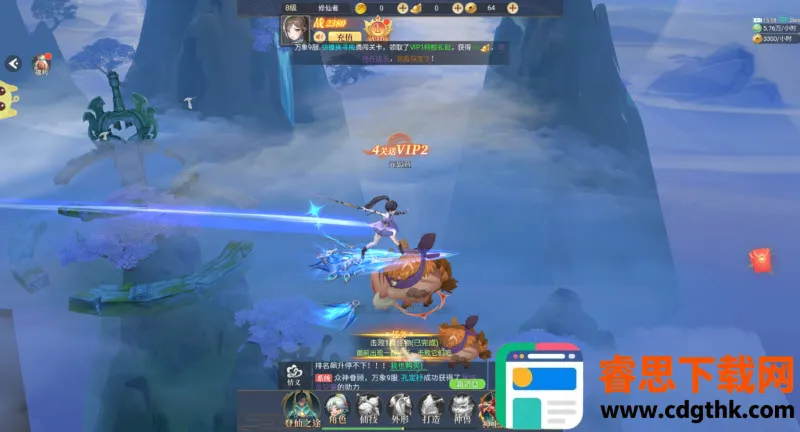
Task: Open the 外形 appearance menu
Action: (x=400, y=408)
